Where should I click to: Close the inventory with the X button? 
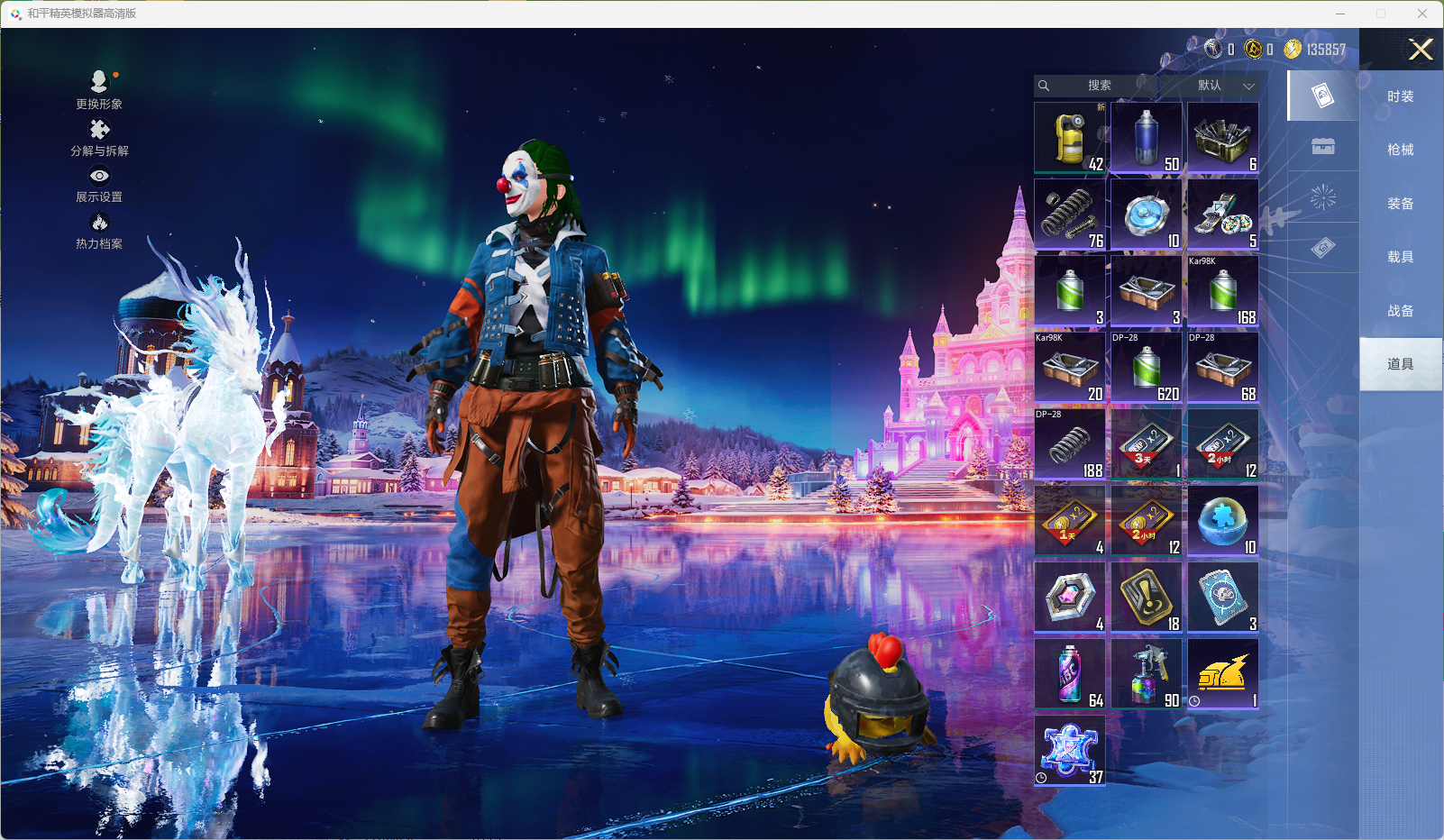pyautogui.click(x=1421, y=50)
